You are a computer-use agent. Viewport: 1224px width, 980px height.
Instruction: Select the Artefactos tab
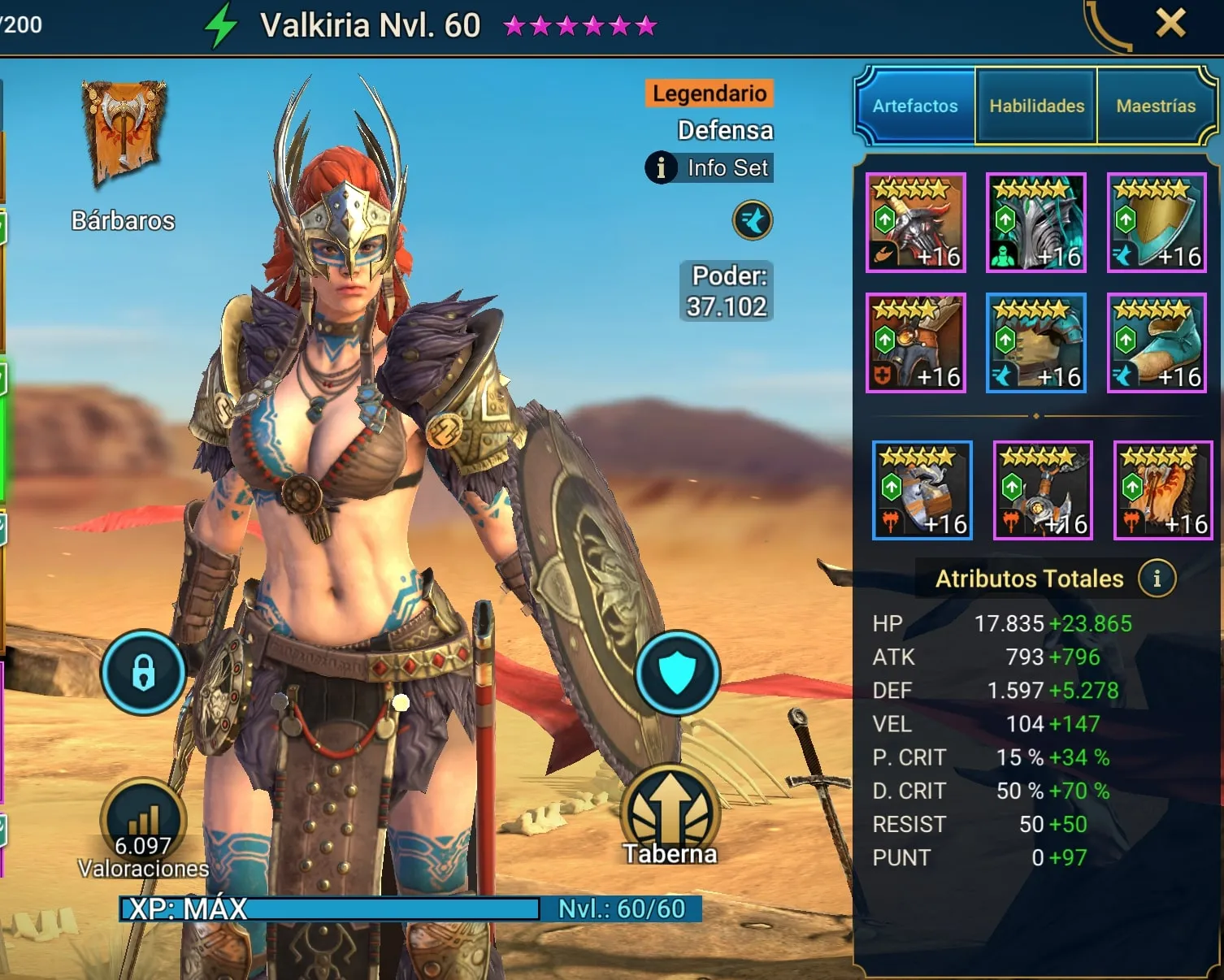[x=915, y=106]
